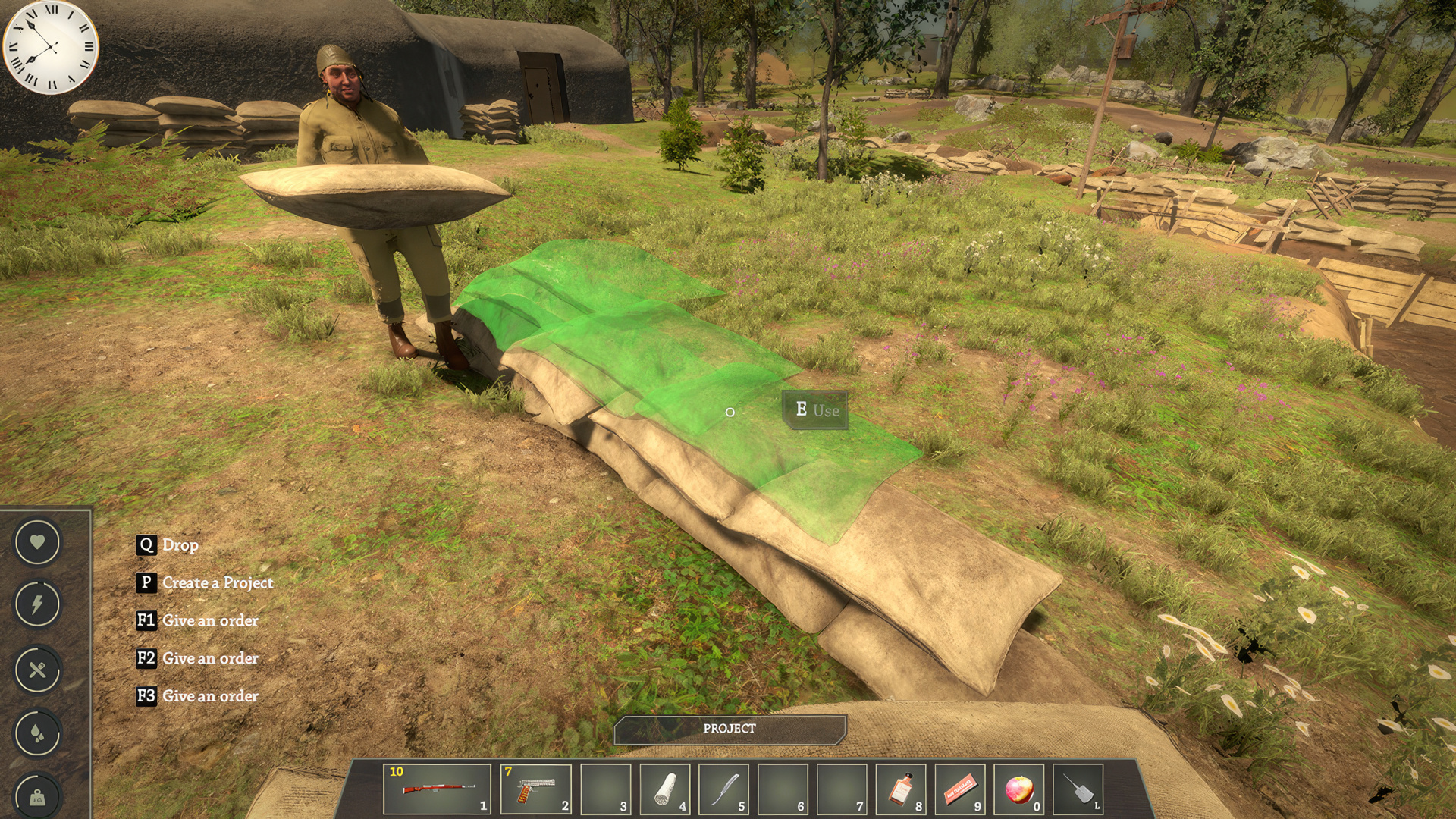The height and width of the screenshot is (819, 1456).
Task: Grab the cigarette pack in slot 9
Action: (x=959, y=789)
